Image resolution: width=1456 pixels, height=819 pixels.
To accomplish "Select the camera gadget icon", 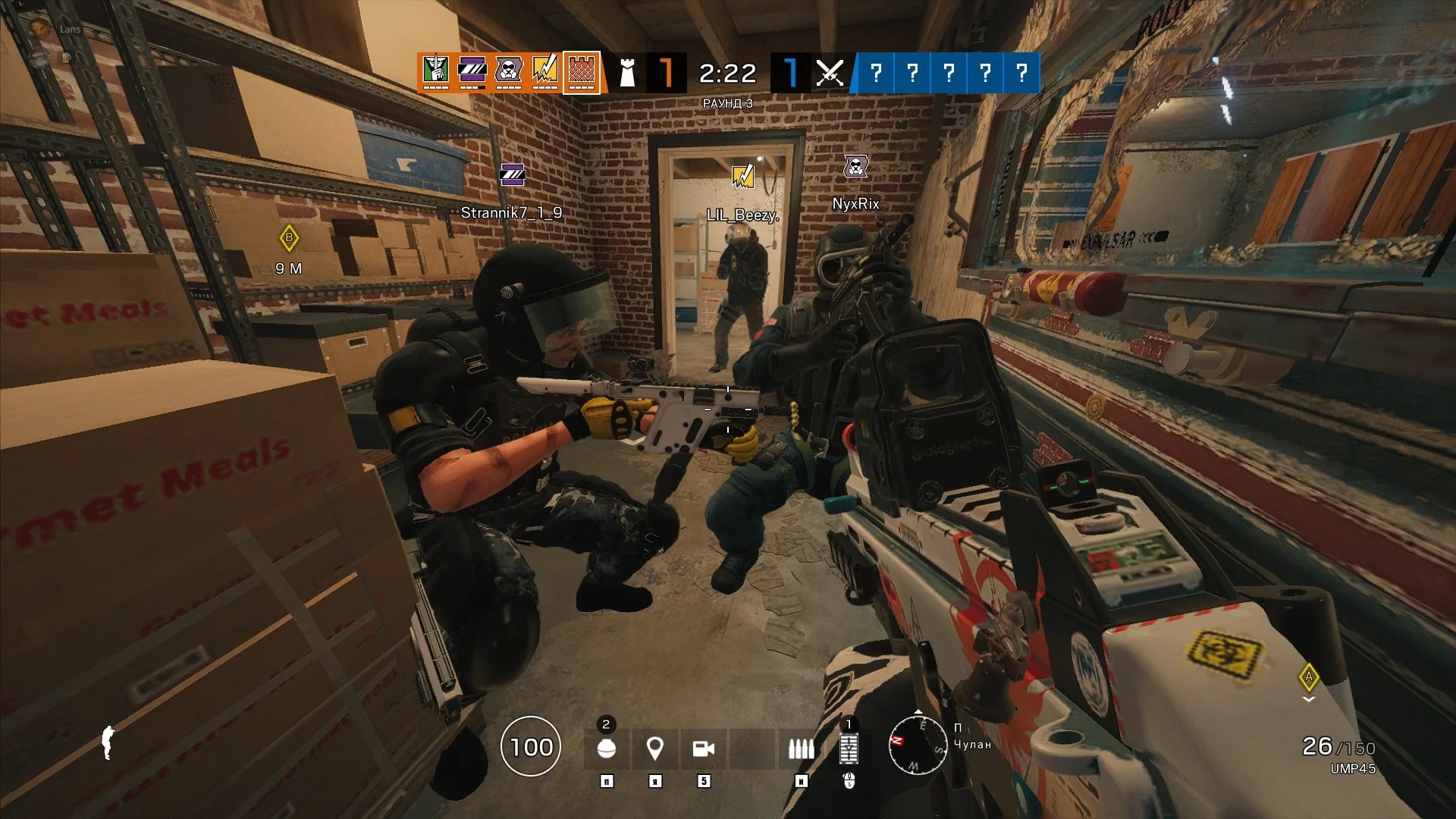I will (x=705, y=748).
